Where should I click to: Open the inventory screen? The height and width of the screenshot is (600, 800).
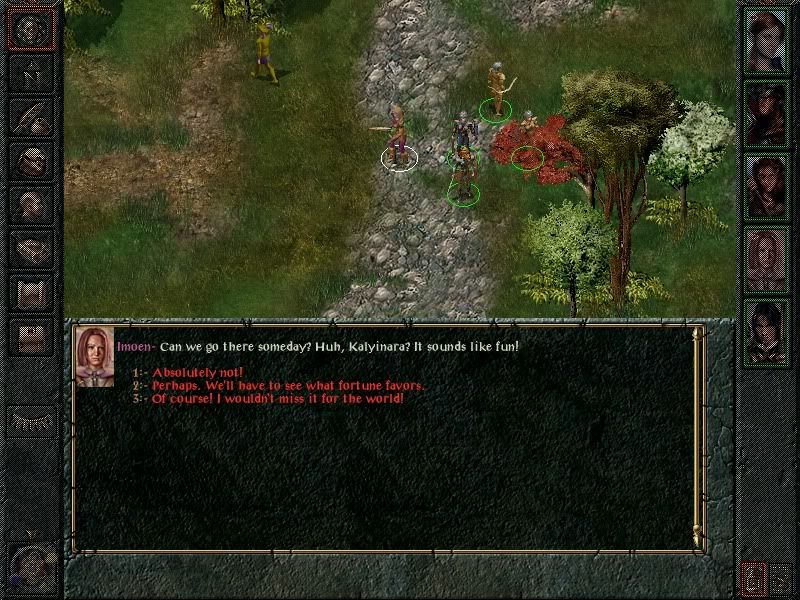tap(30, 160)
